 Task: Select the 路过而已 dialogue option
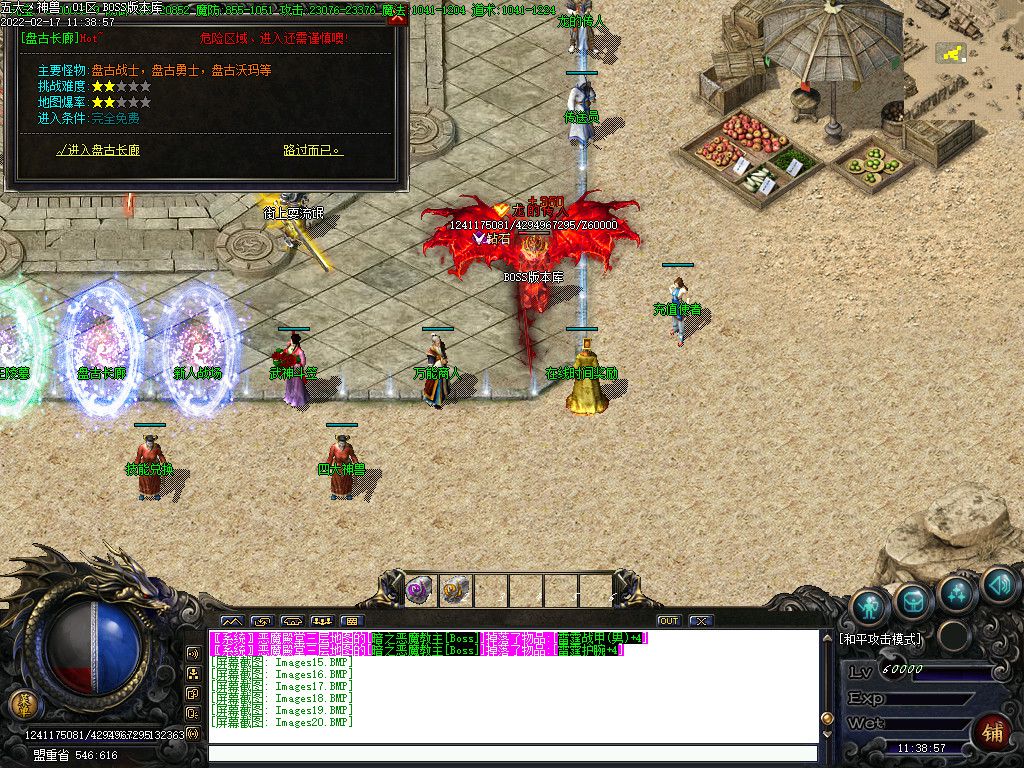click(x=313, y=151)
